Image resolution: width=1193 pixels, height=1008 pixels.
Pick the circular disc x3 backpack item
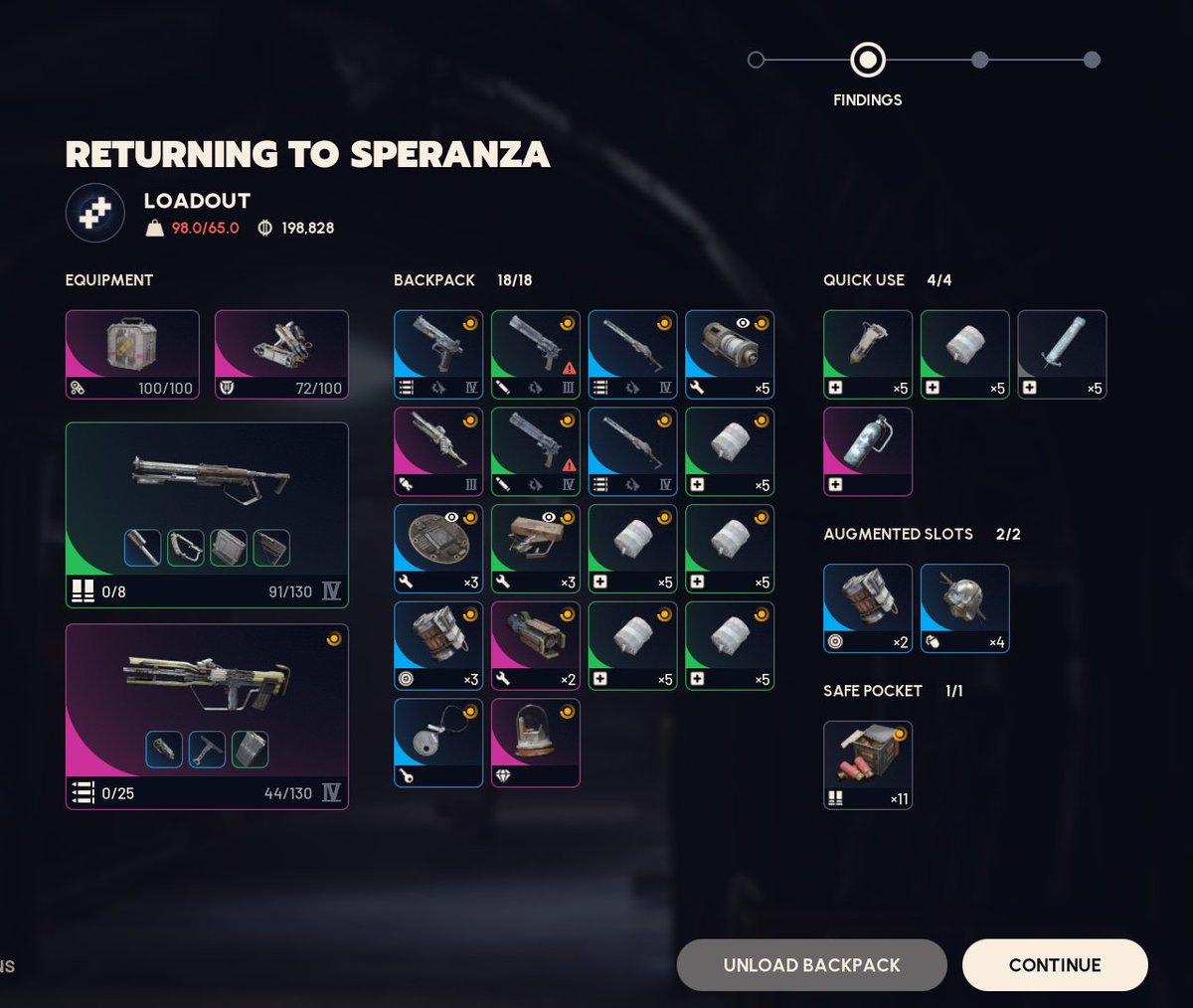pos(437,548)
